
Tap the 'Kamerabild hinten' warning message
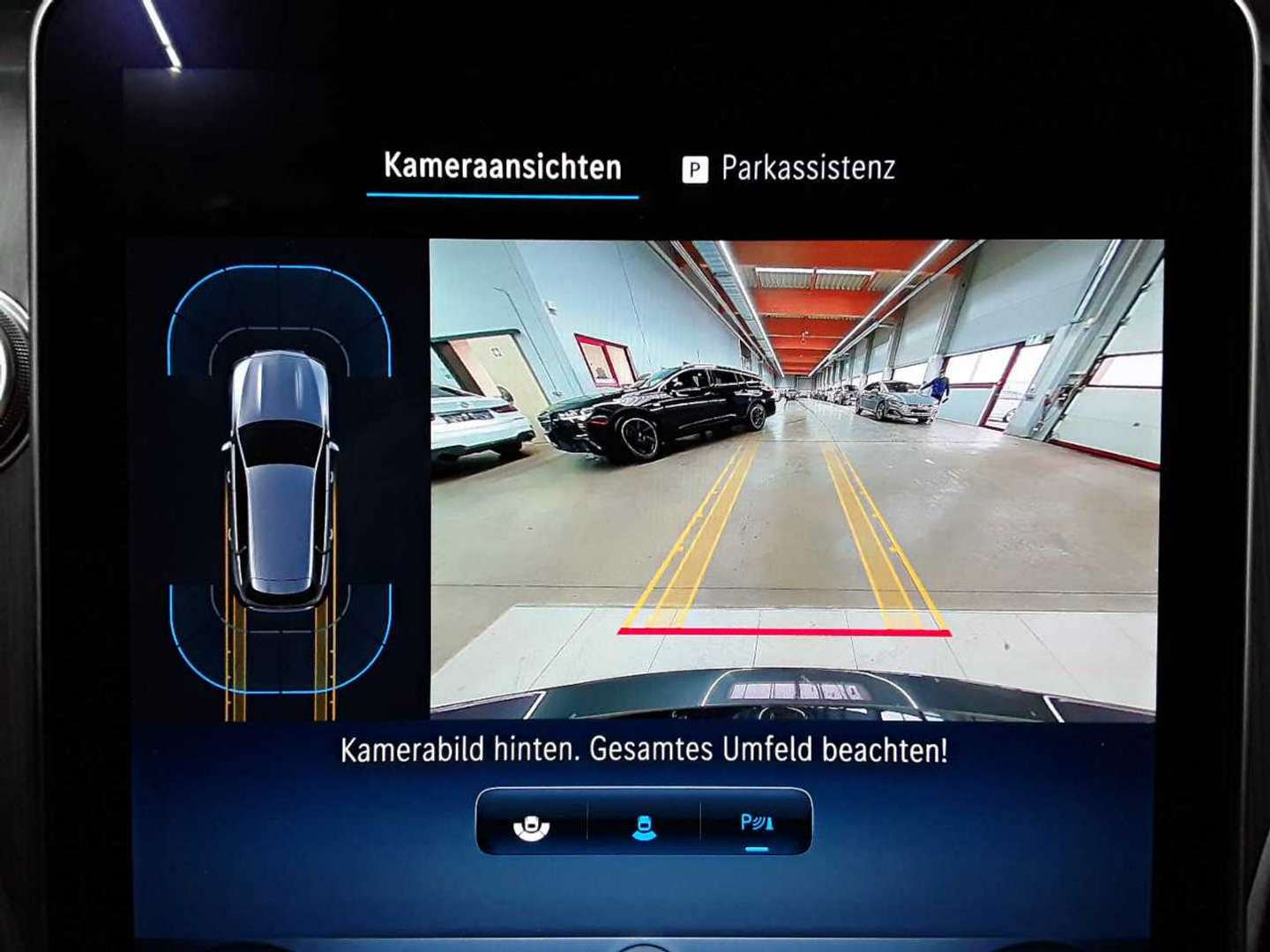coord(646,751)
